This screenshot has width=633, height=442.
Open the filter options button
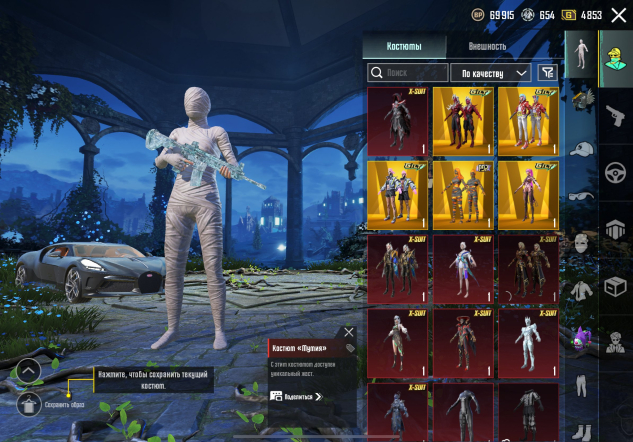(x=547, y=72)
